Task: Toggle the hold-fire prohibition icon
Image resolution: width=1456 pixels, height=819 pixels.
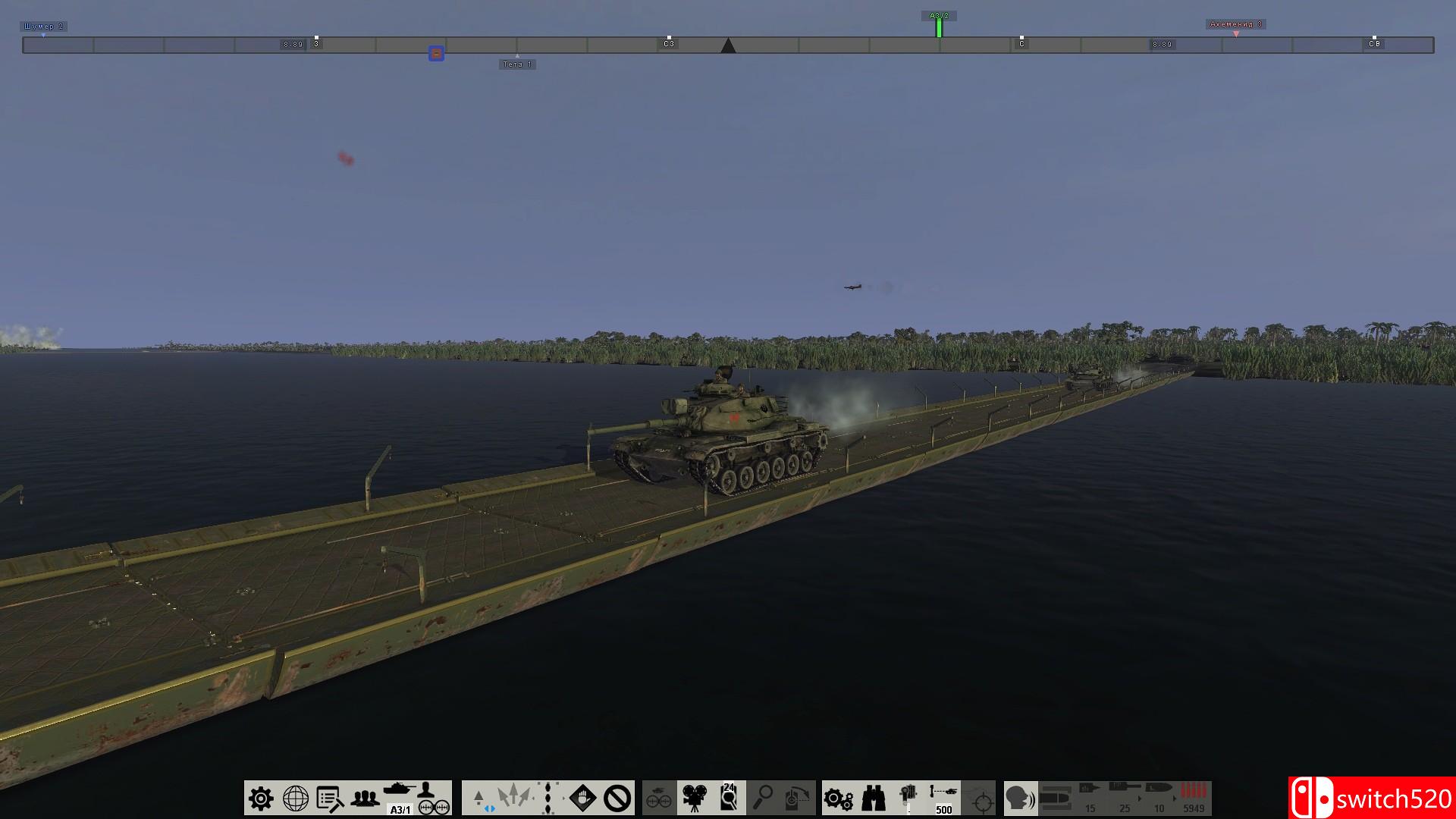Action: click(618, 796)
